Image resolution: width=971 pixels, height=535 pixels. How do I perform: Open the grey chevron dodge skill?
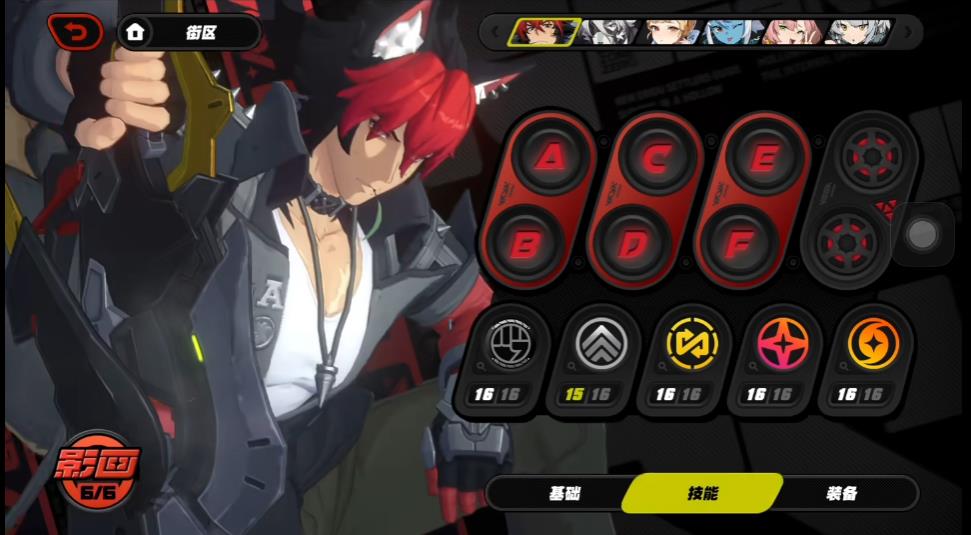tap(601, 345)
